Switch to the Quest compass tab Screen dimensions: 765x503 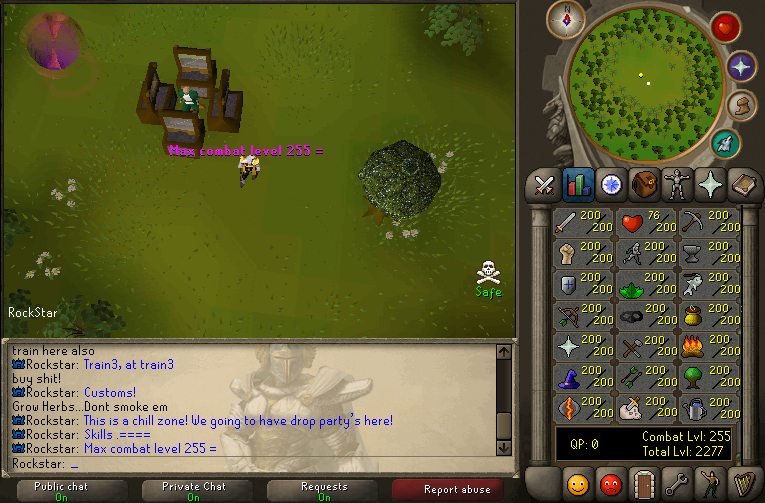point(610,185)
